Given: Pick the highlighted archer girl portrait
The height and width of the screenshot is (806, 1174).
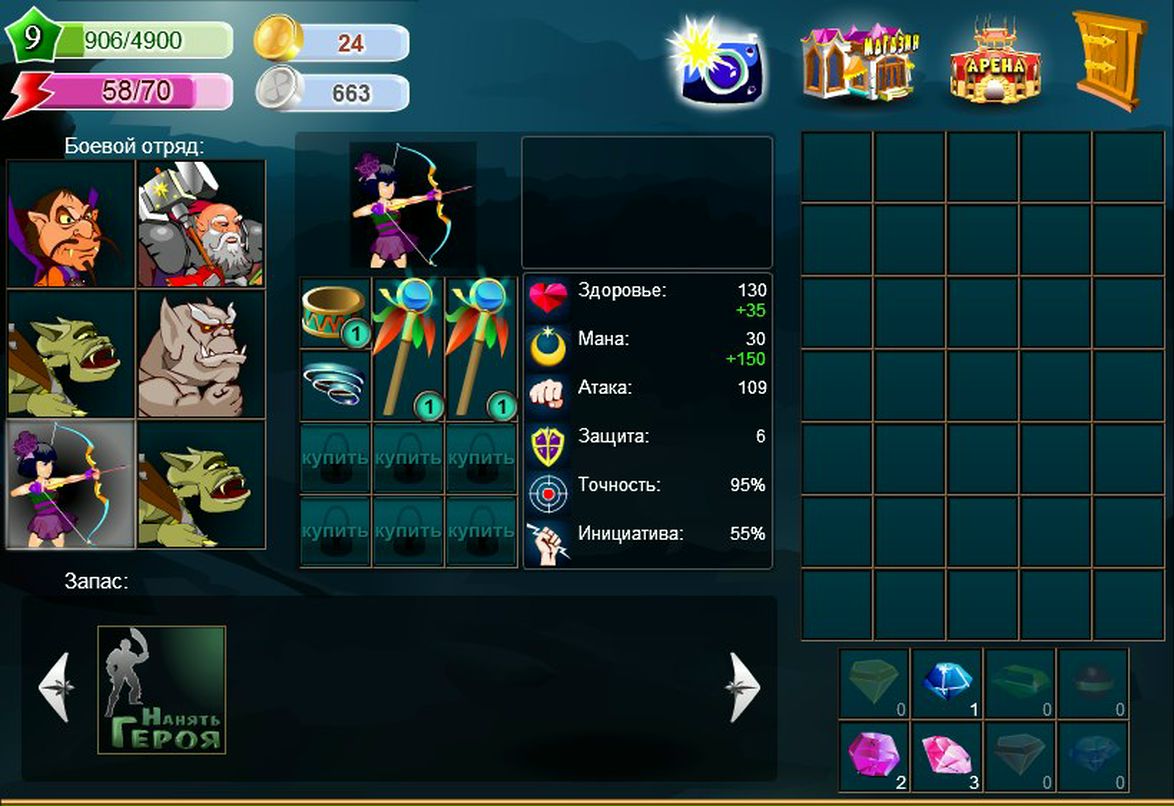Looking at the screenshot, I should coord(71,484).
